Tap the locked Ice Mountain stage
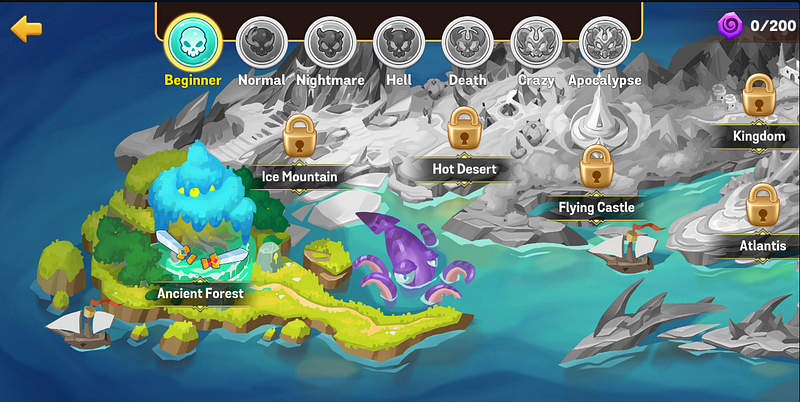Image resolution: width=800 pixels, height=402 pixels. coord(299,135)
